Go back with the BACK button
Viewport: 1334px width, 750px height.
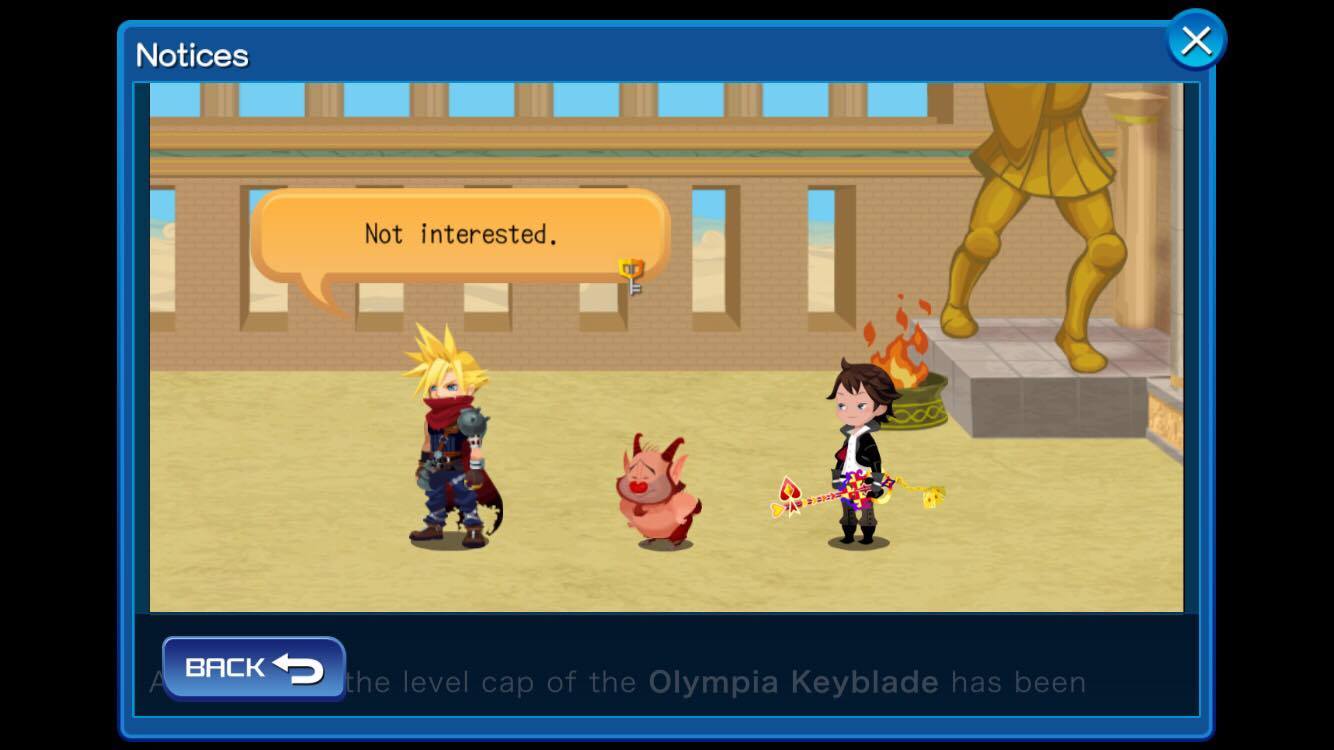tap(253, 667)
